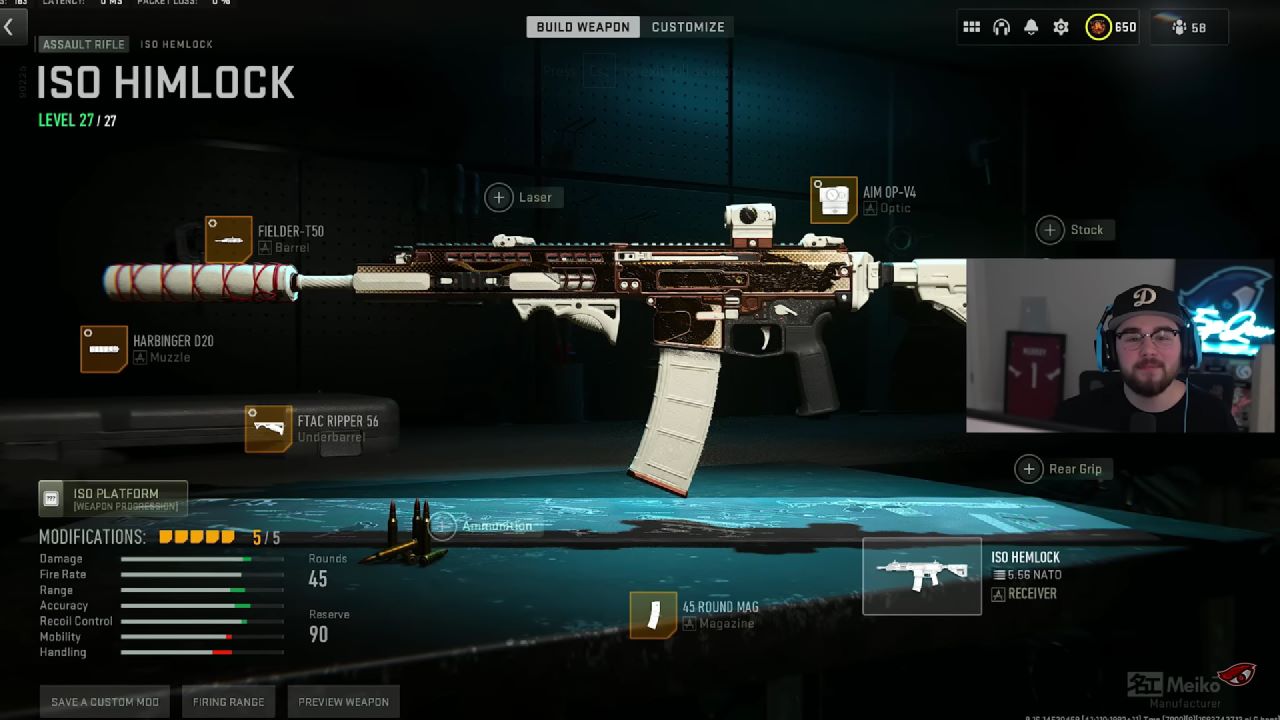Select the 45 Round Mag magazine slot

pyautogui.click(x=654, y=615)
